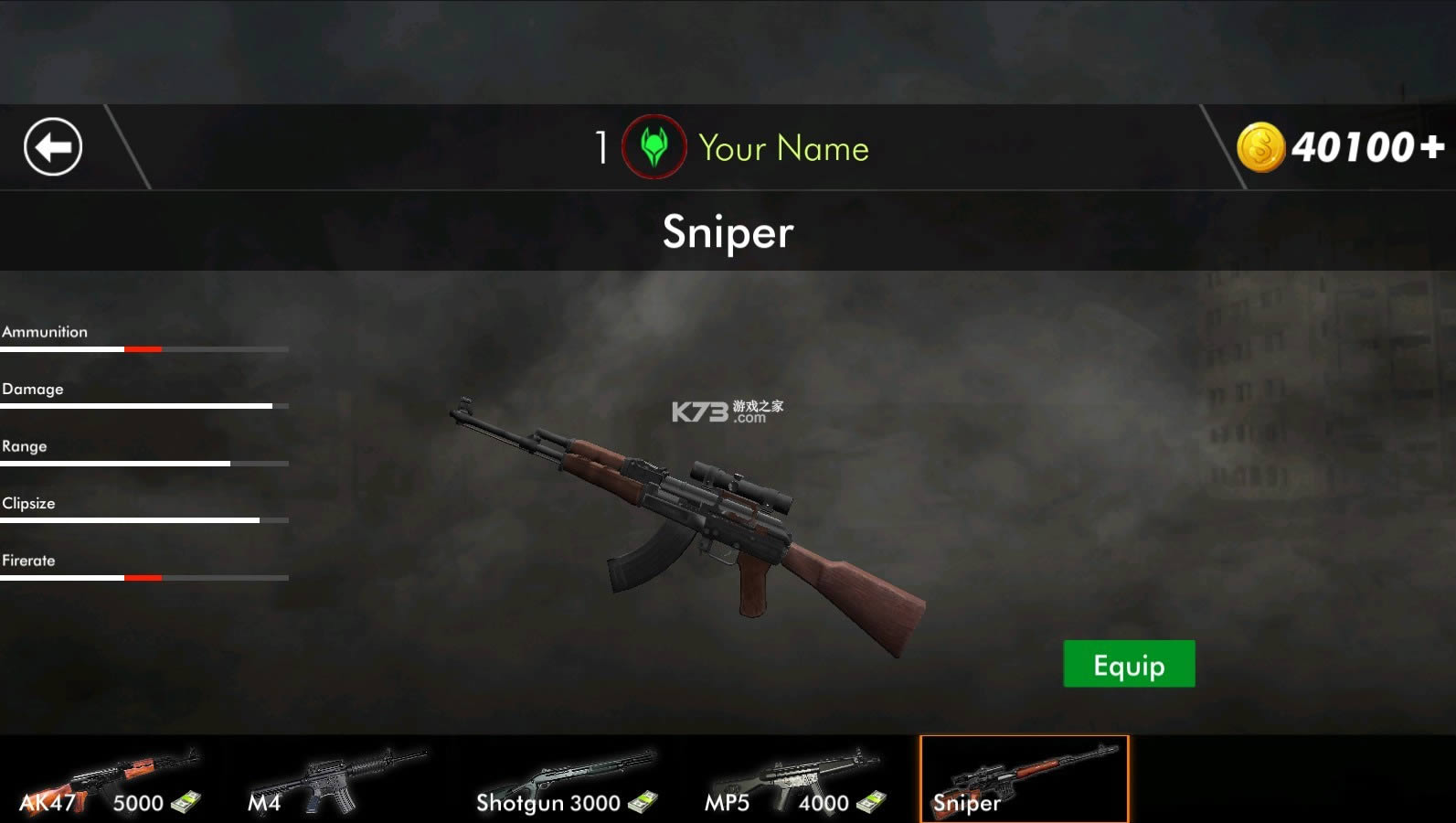
Task: Click the Sniper title at the top
Action: [727, 233]
